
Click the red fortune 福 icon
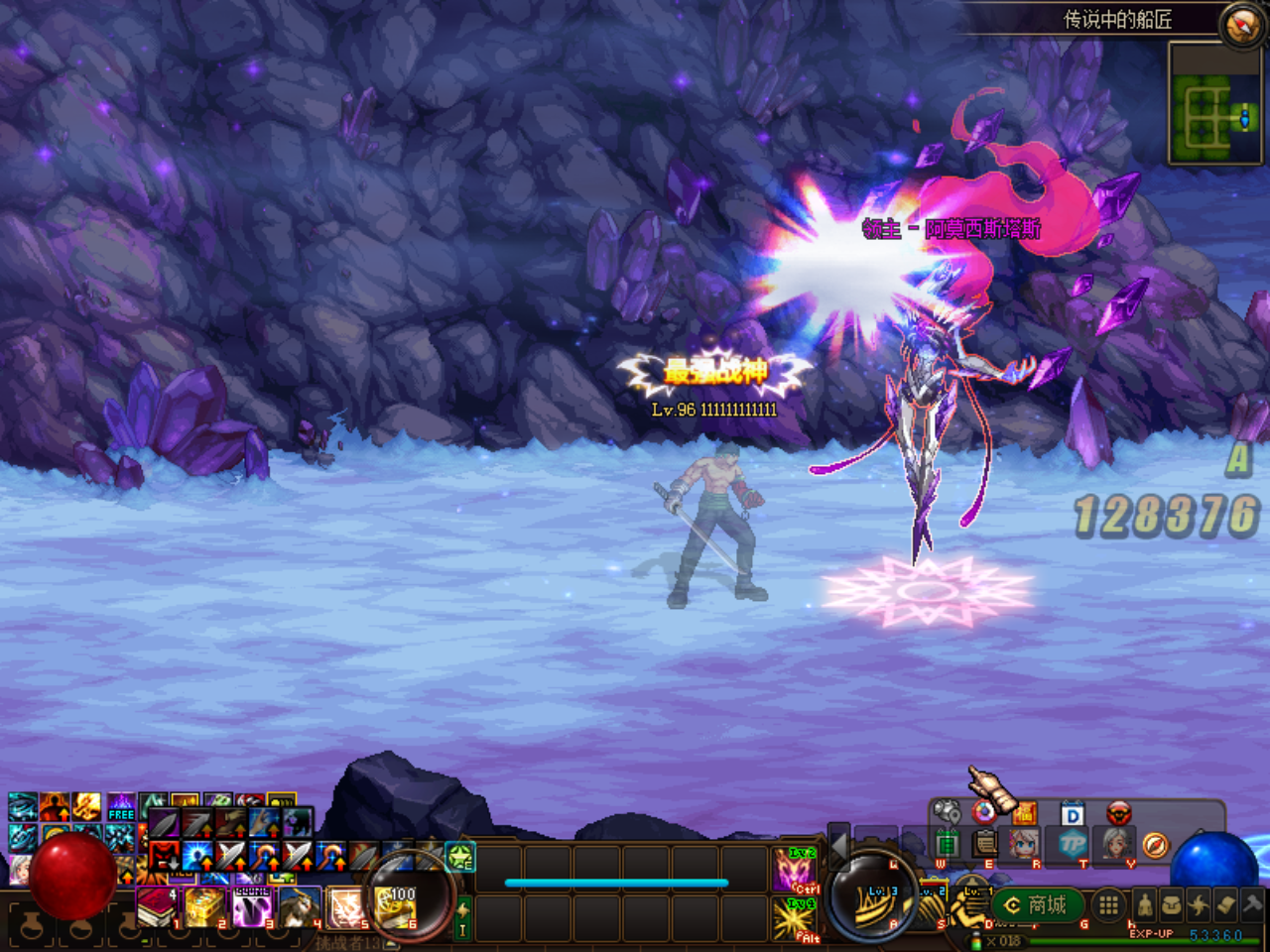coord(1024,814)
